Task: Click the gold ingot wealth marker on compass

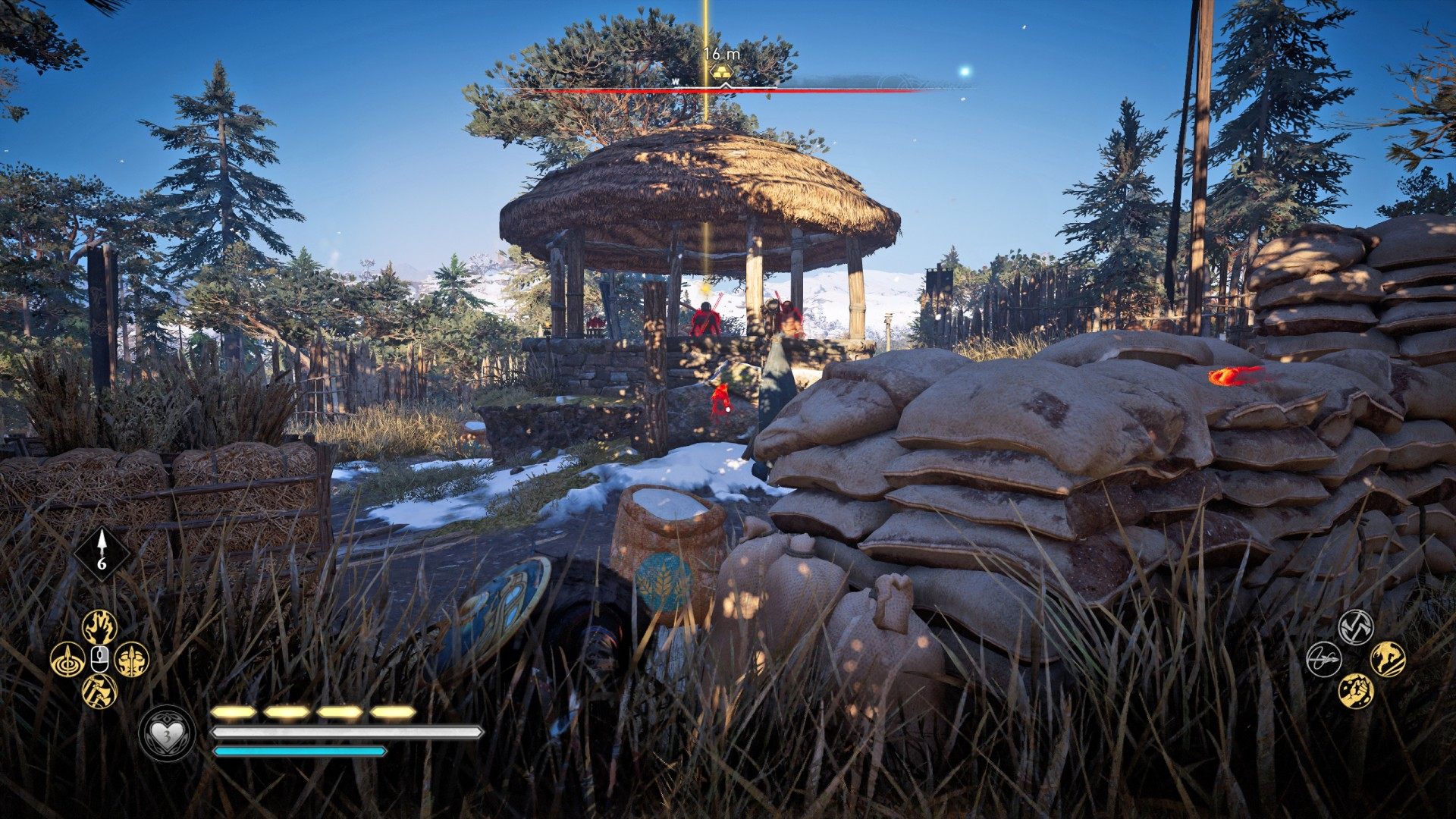Action: 721,73
